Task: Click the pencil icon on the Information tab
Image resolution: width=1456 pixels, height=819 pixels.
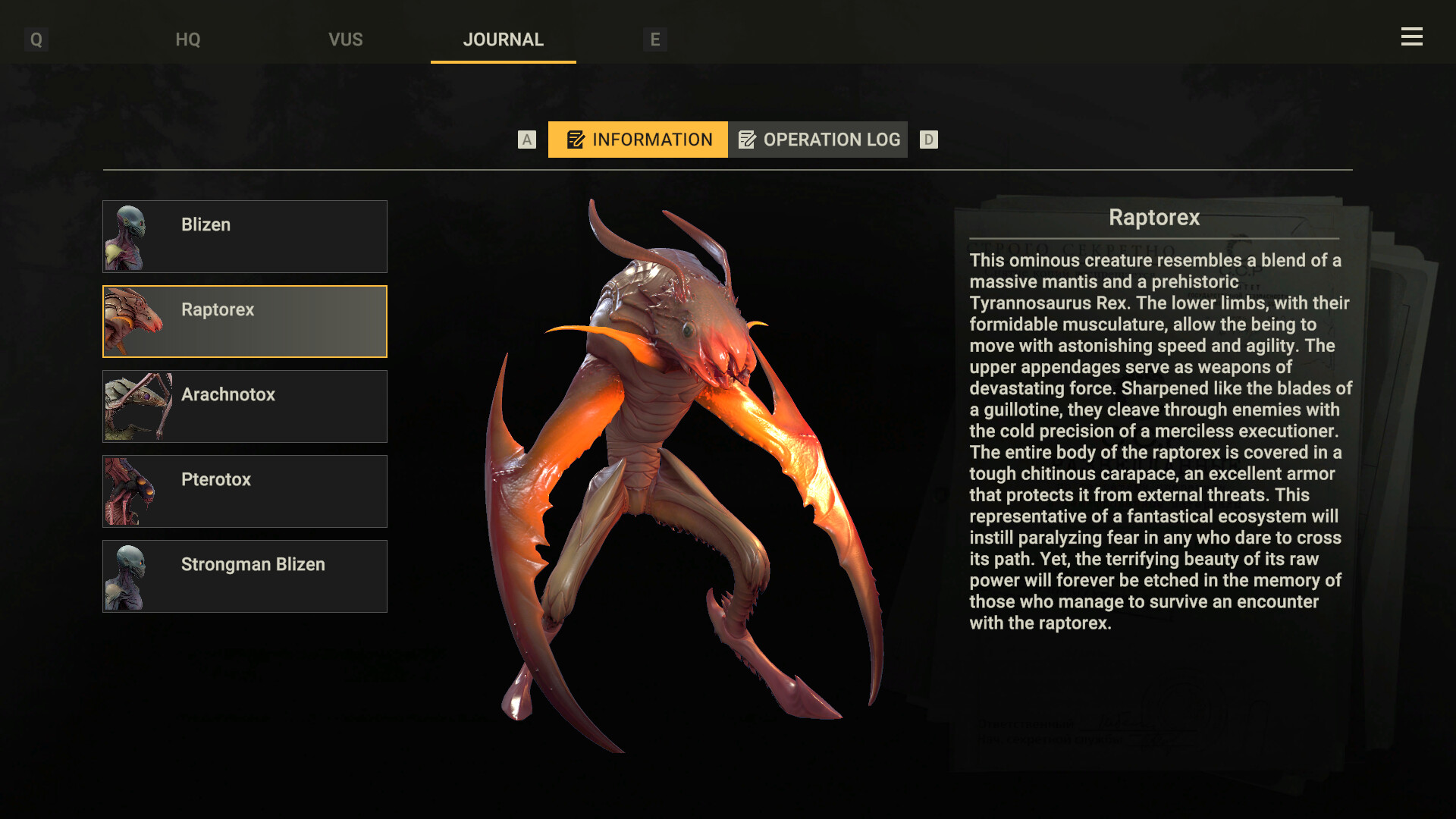Action: [575, 140]
